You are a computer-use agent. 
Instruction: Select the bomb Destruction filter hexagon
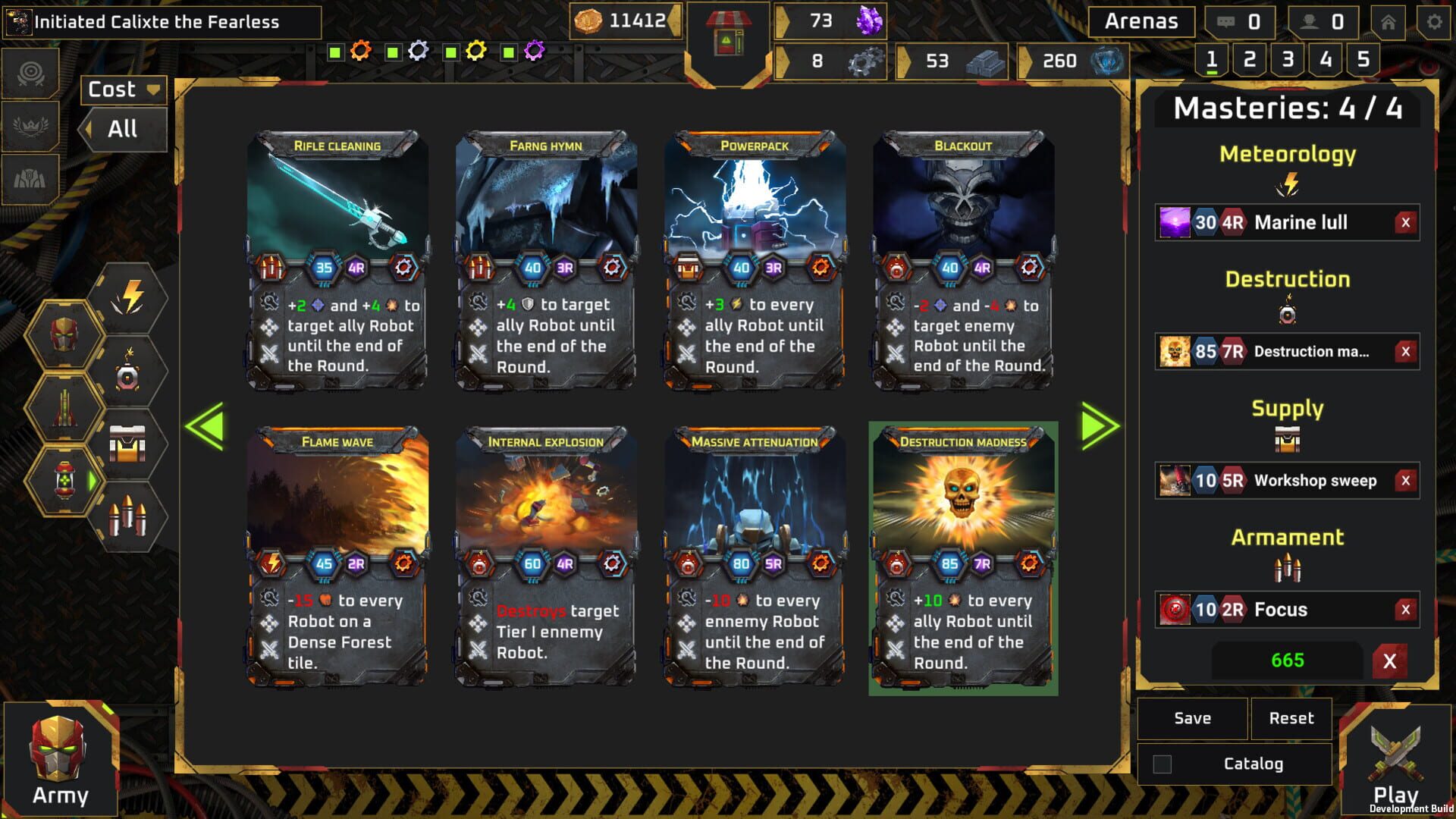(x=128, y=372)
